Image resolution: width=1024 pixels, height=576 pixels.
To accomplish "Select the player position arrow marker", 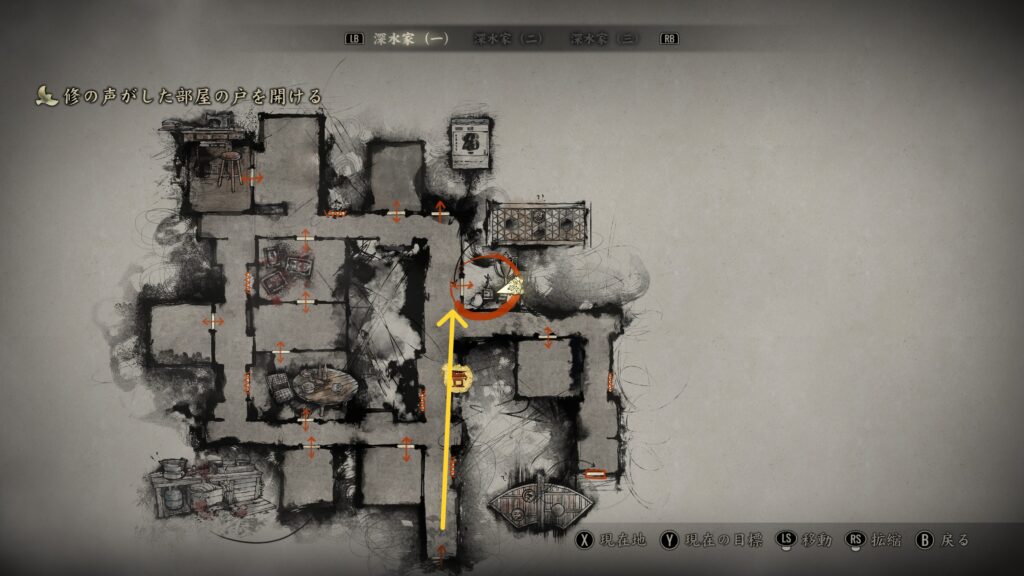I will (x=510, y=288).
